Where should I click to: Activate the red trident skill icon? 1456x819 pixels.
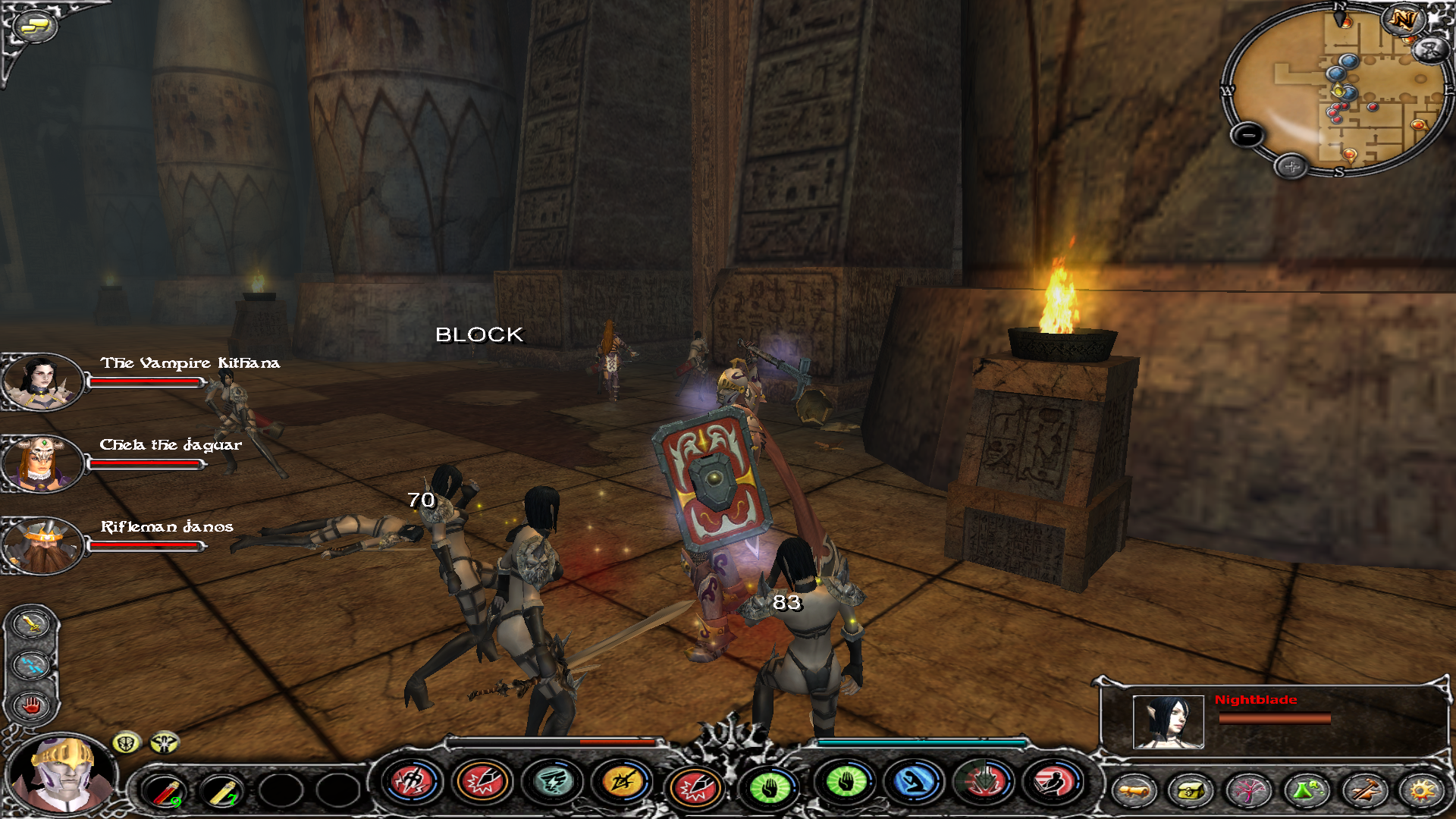[412, 781]
